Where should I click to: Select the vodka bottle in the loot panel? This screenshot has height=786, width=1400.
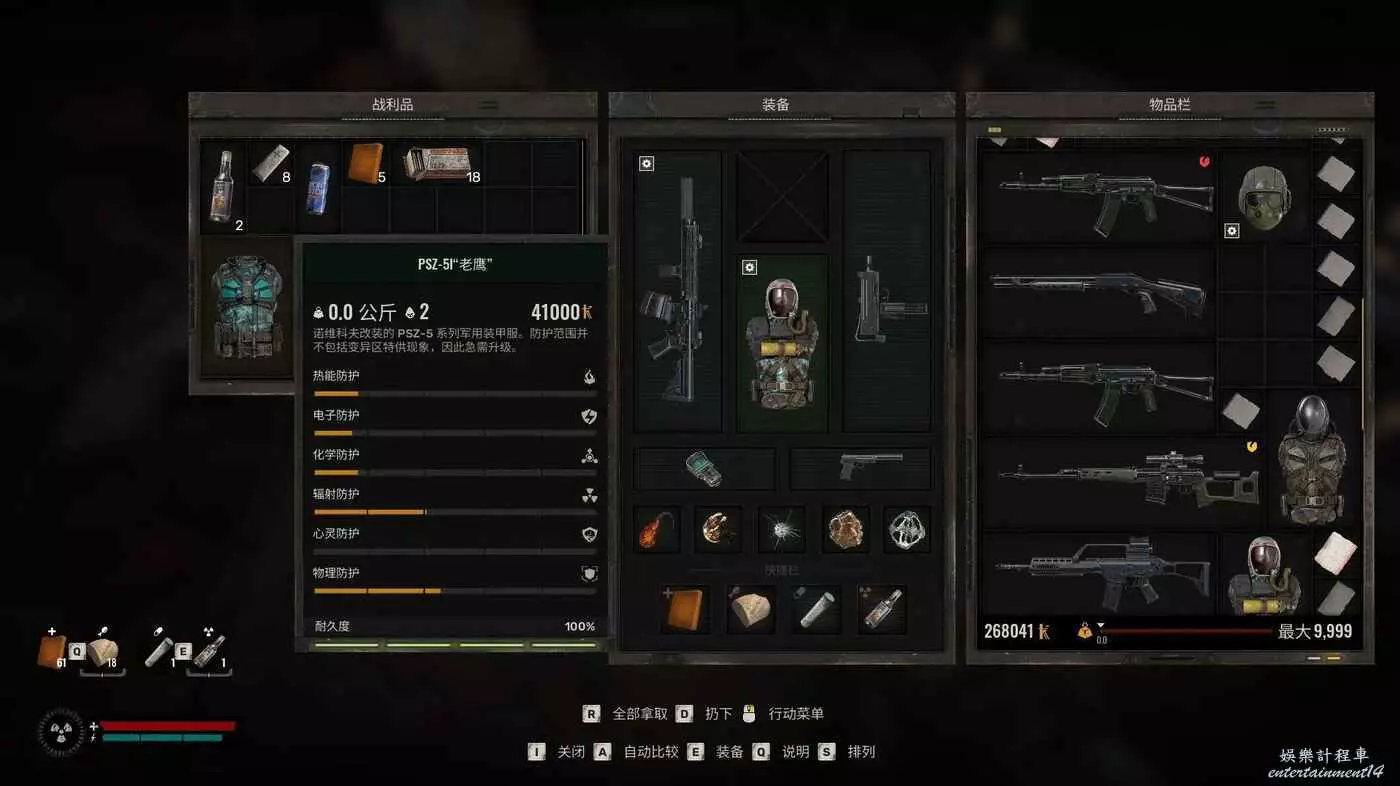[221, 185]
